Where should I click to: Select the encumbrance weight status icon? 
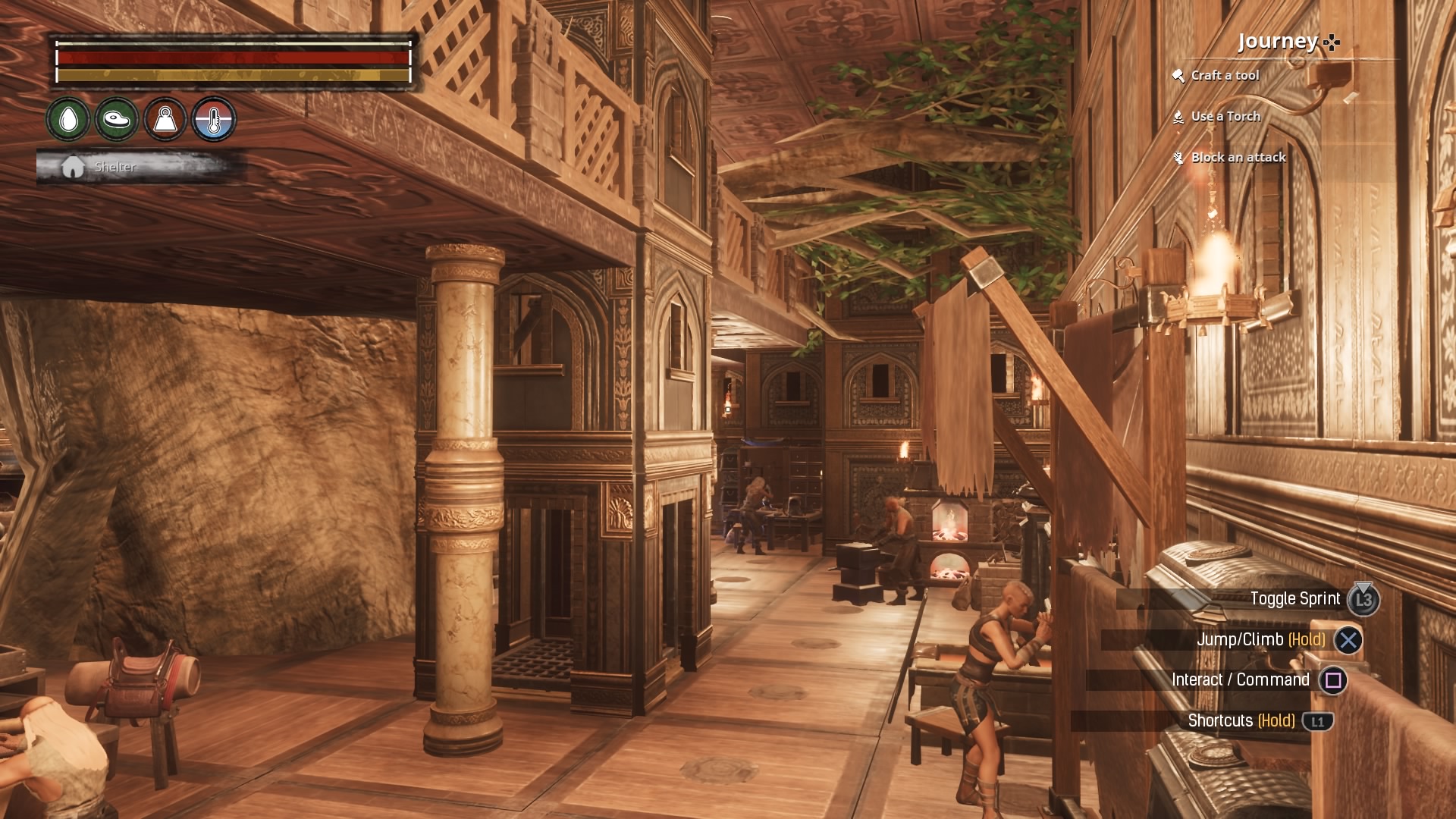click(x=165, y=119)
